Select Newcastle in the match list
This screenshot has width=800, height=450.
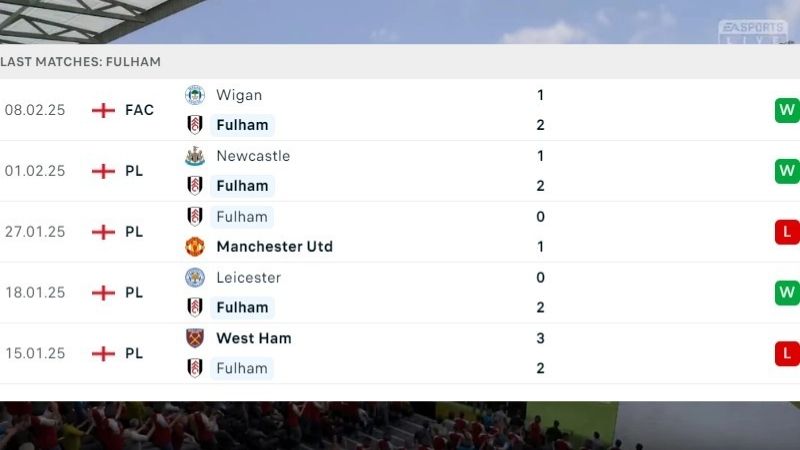(252, 156)
